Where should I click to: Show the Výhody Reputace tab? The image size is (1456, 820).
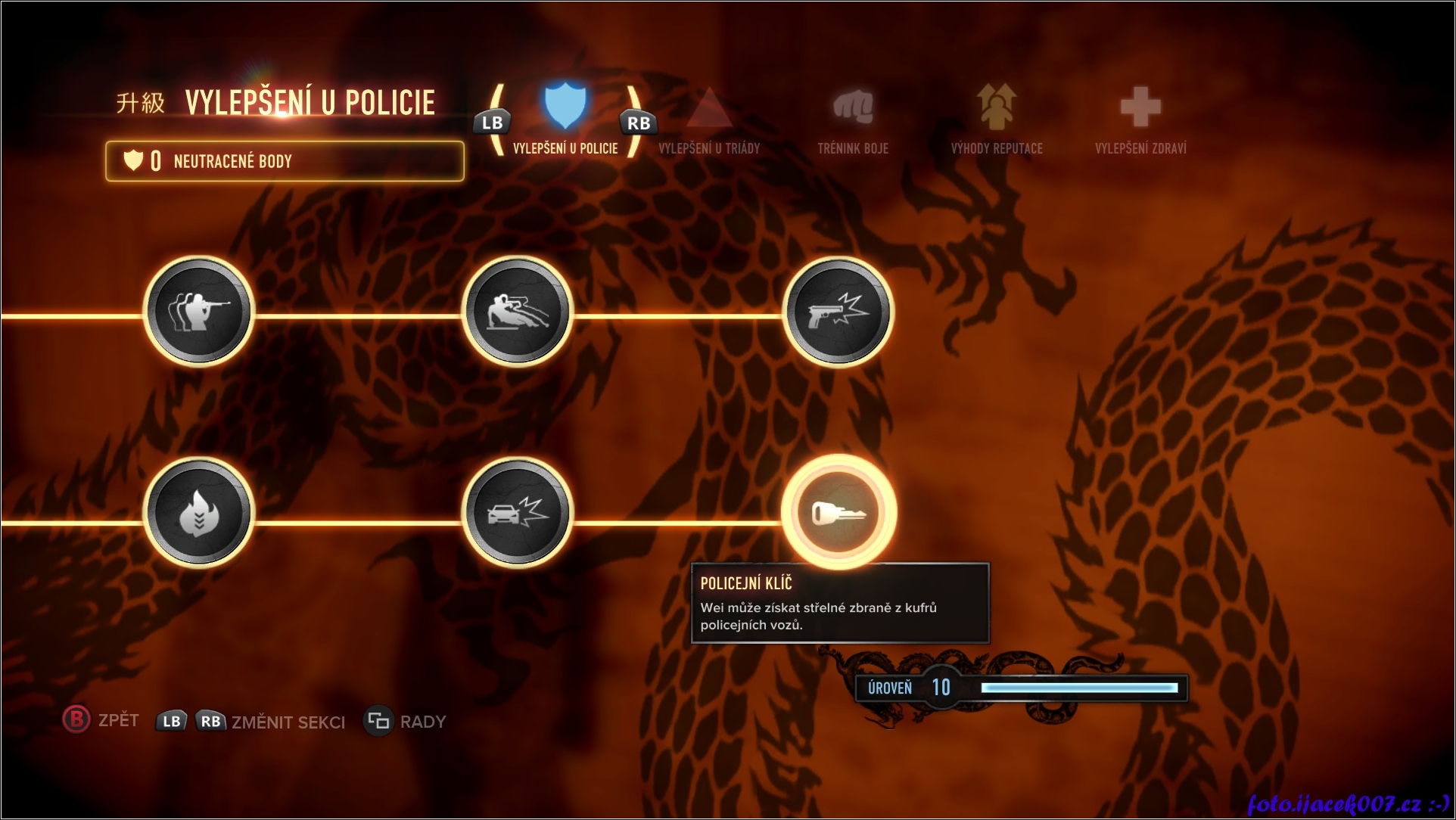pos(997,121)
